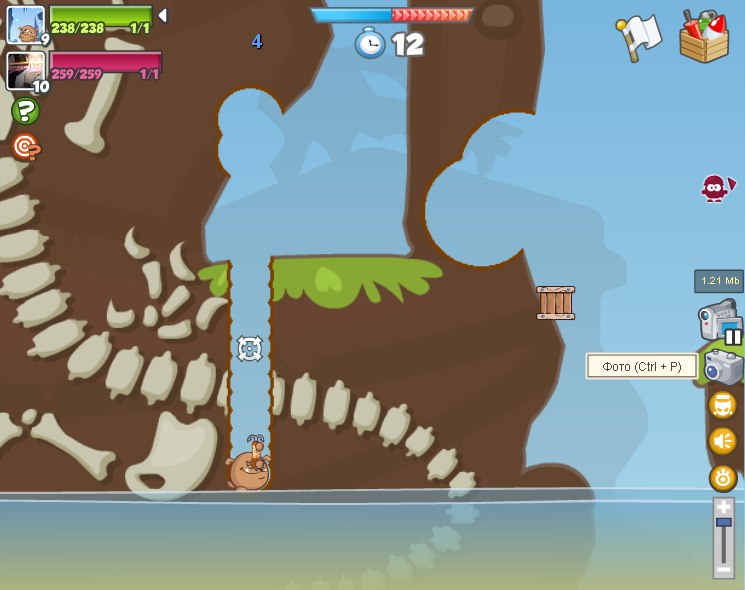Open the weapon crate inventory

703,37
